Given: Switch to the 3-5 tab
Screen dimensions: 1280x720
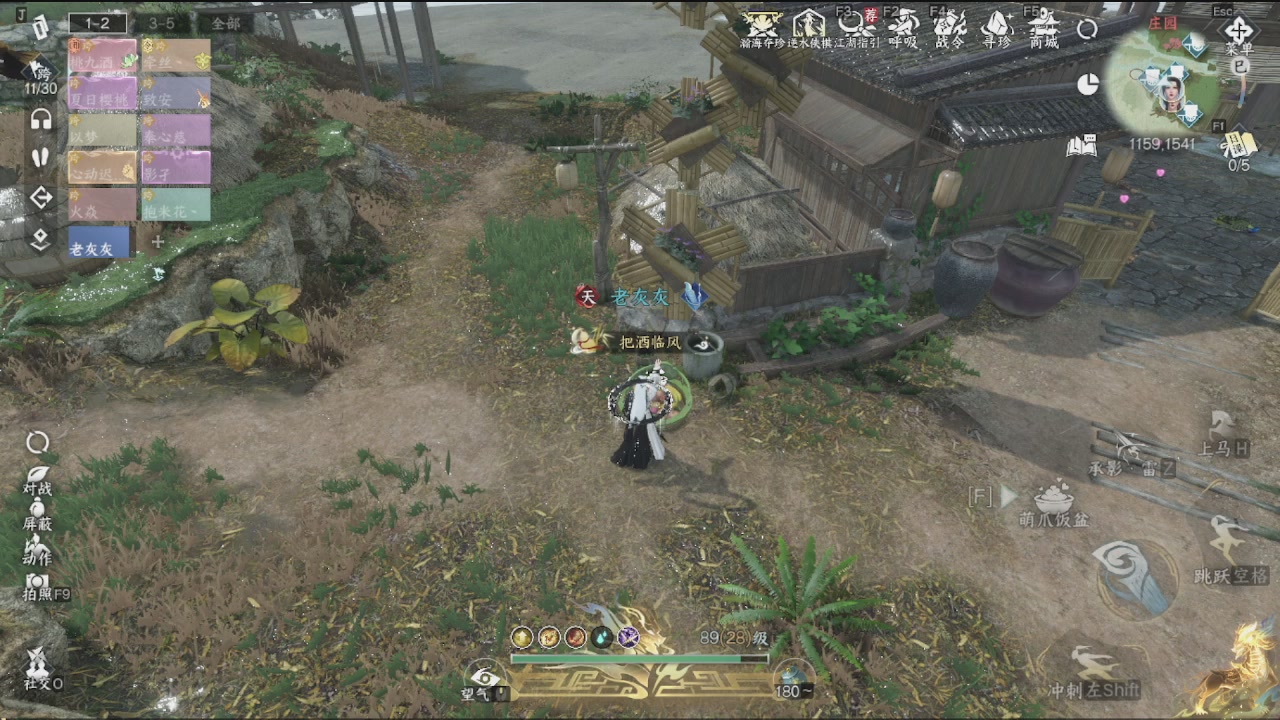Looking at the screenshot, I should [161, 22].
